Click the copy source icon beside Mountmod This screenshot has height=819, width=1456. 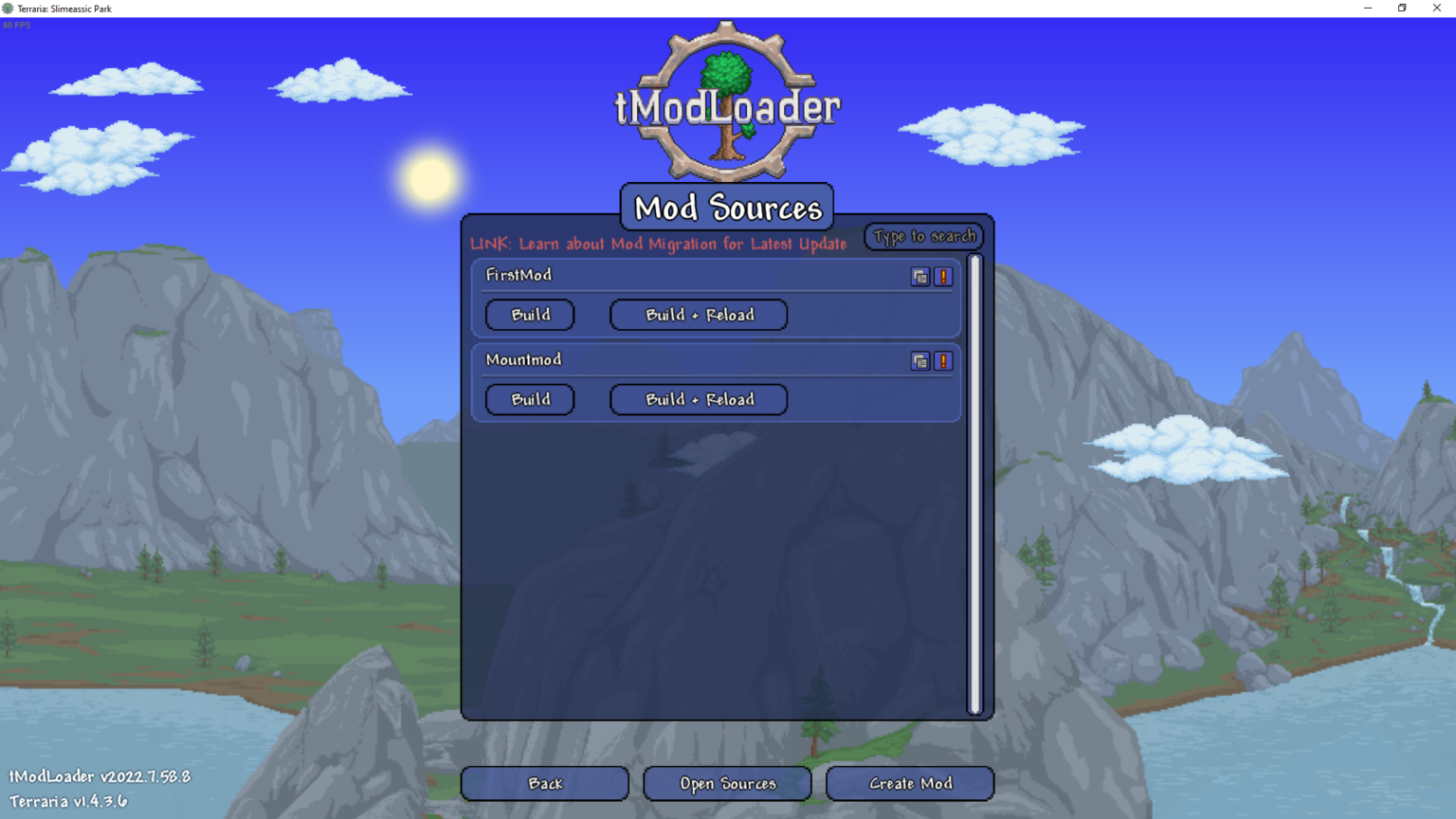(920, 361)
